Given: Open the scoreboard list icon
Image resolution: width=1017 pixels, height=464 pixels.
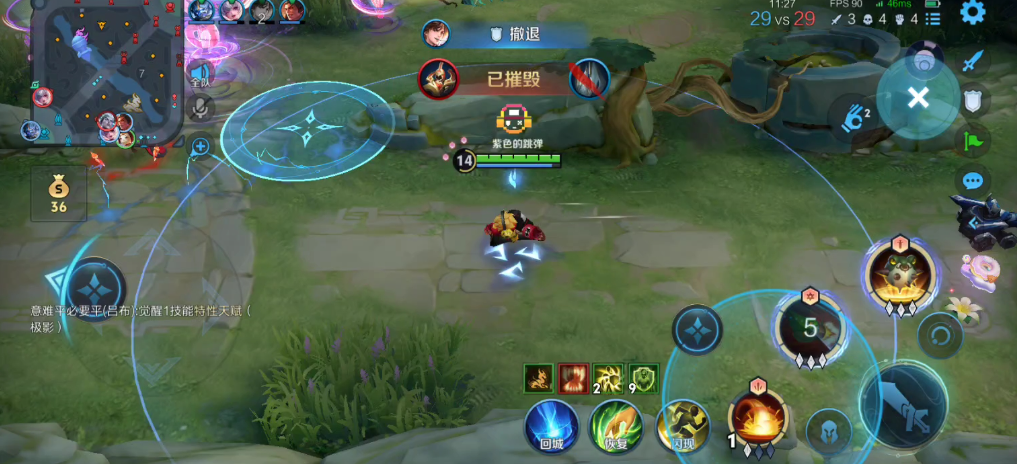Looking at the screenshot, I should coord(932,18).
